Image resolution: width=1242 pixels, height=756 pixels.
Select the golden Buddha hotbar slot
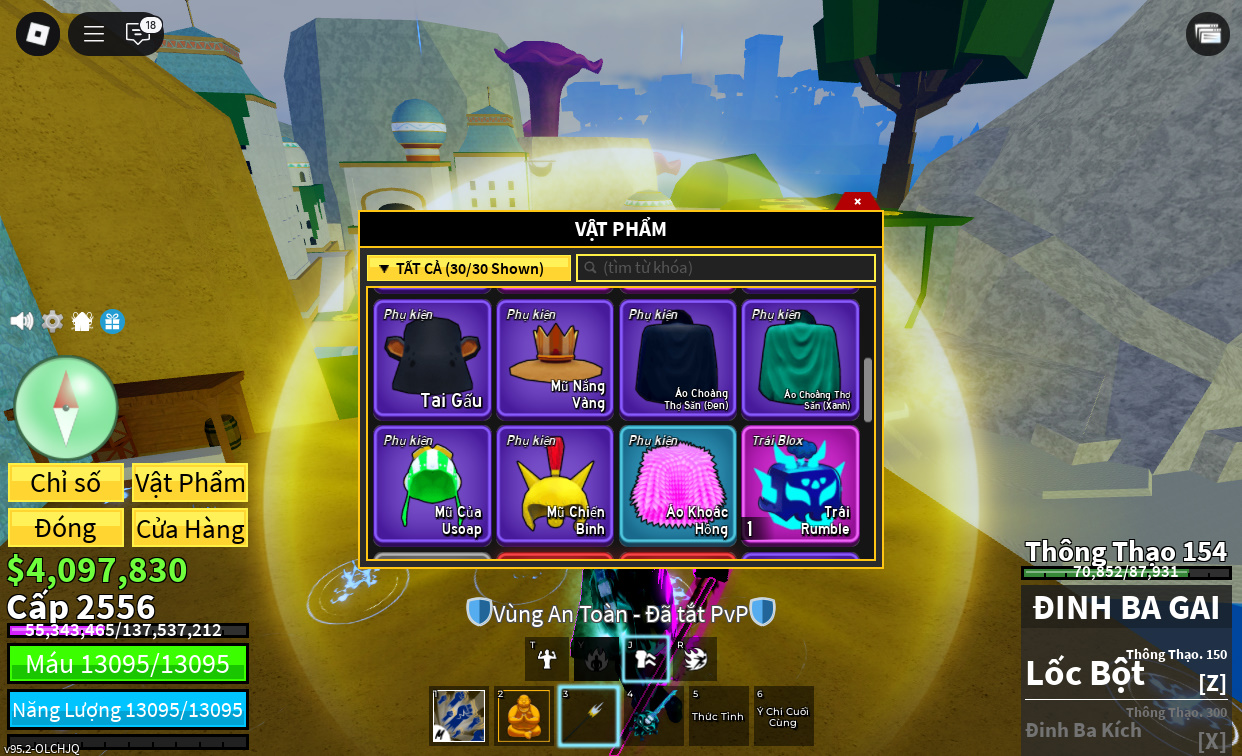click(x=524, y=716)
